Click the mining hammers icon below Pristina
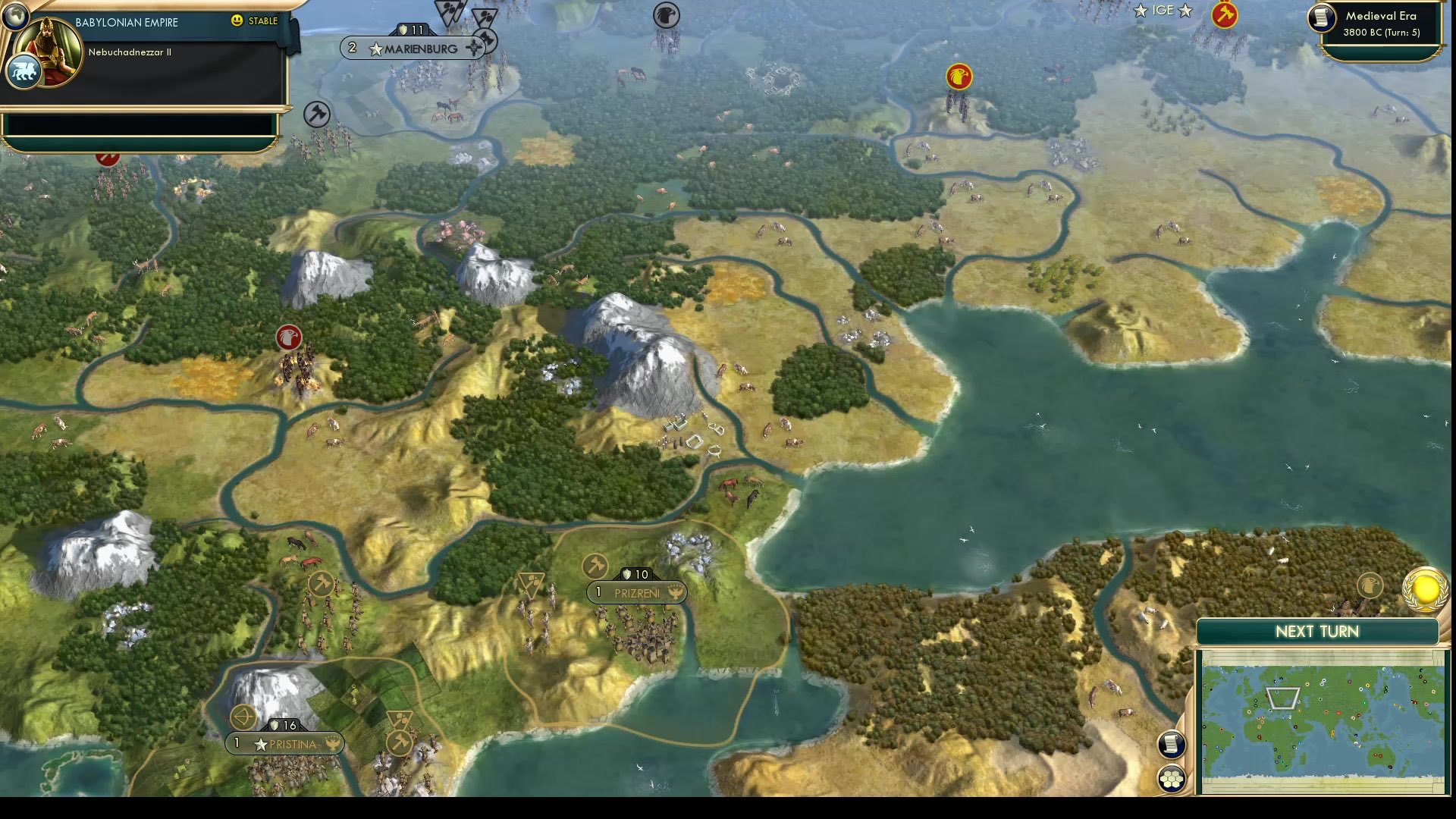The image size is (1456, 819). tap(400, 740)
